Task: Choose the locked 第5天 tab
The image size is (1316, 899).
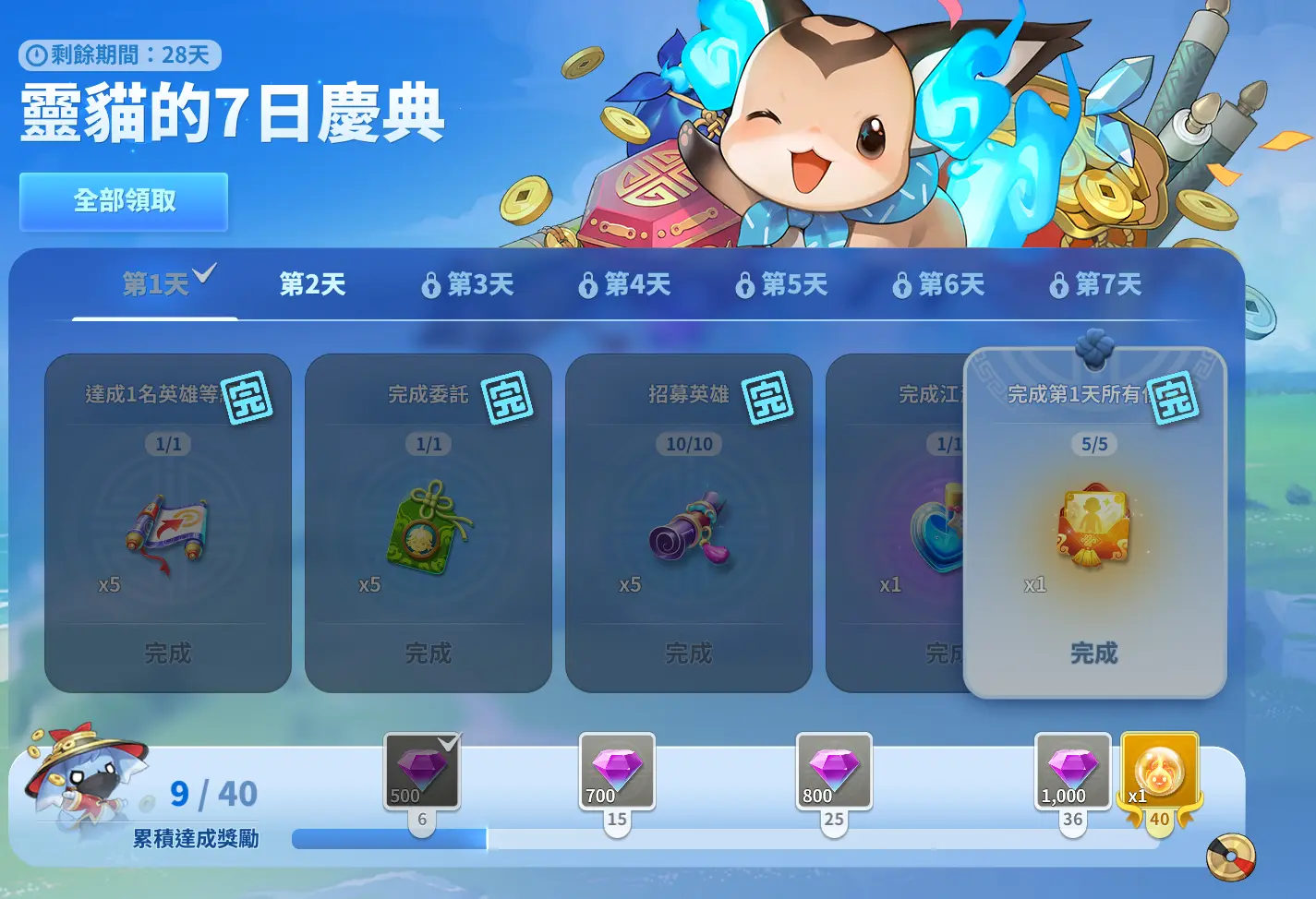Action: (782, 284)
